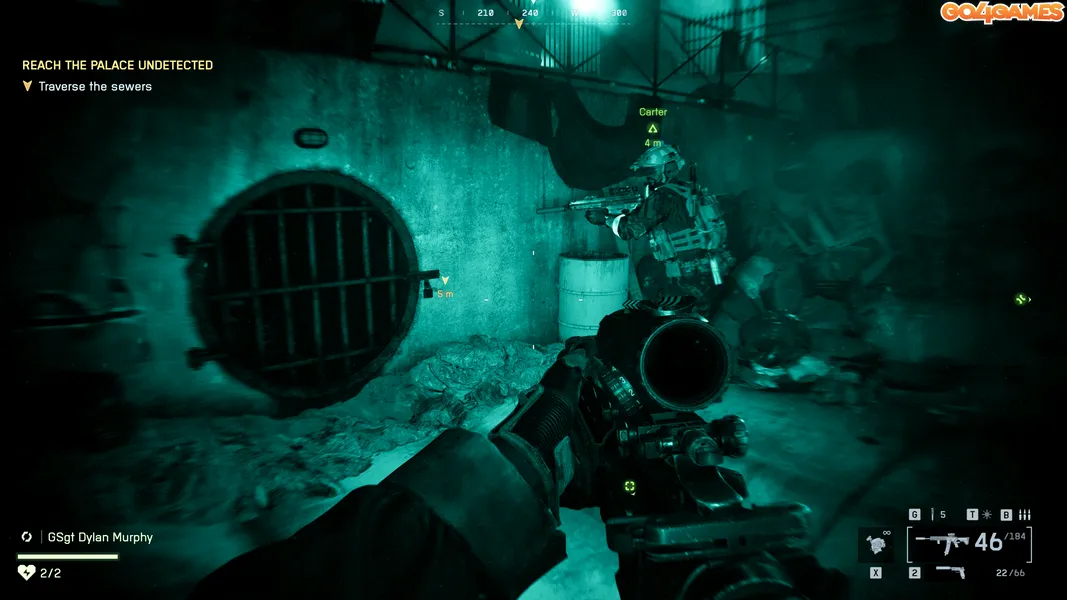Click the heart-and-bolt revive icon
This screenshot has height=600, width=1067.
27,573
